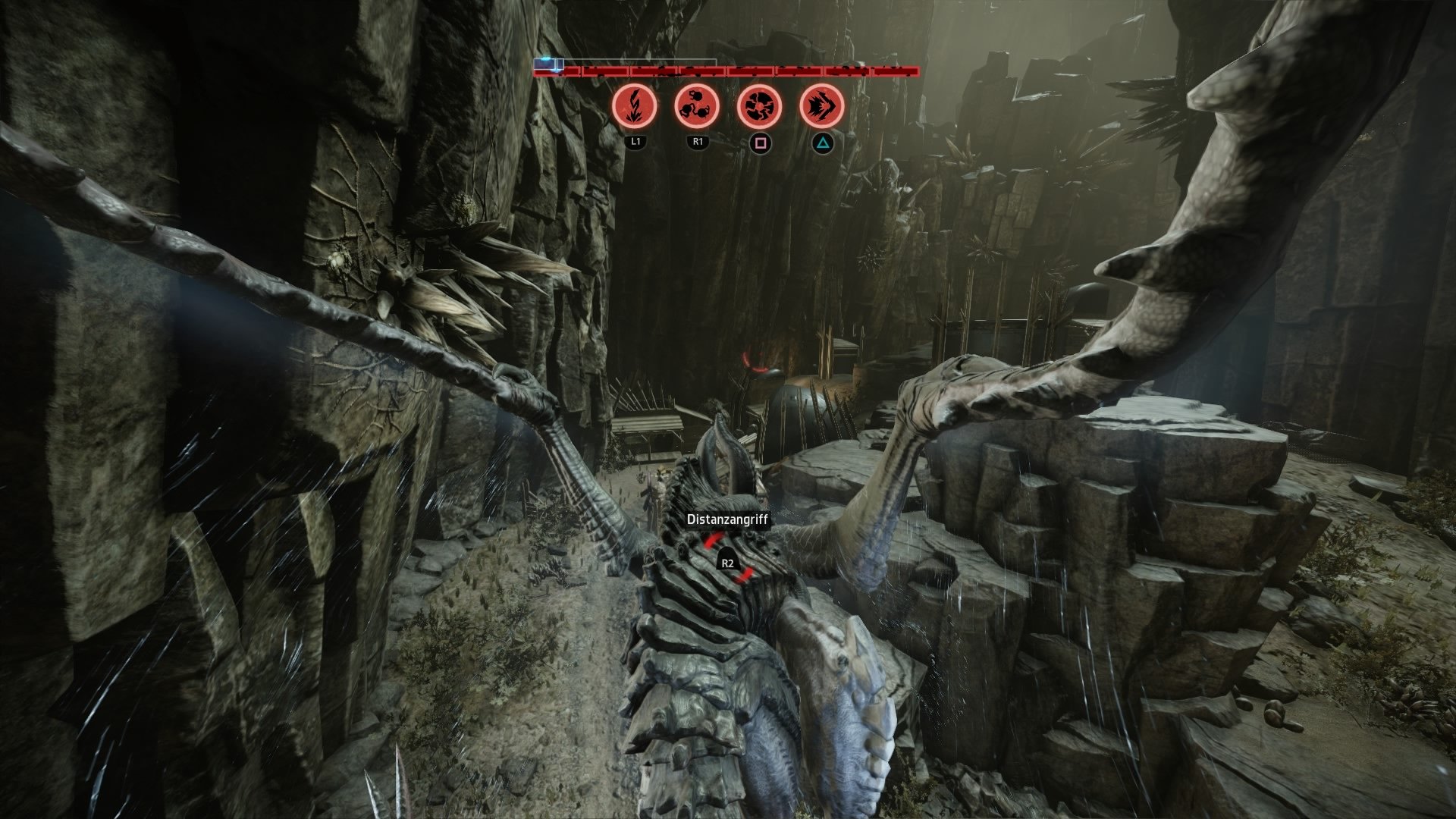Select the Vortex arrow-blast ability
This screenshot has width=1456, height=819.
click(822, 105)
